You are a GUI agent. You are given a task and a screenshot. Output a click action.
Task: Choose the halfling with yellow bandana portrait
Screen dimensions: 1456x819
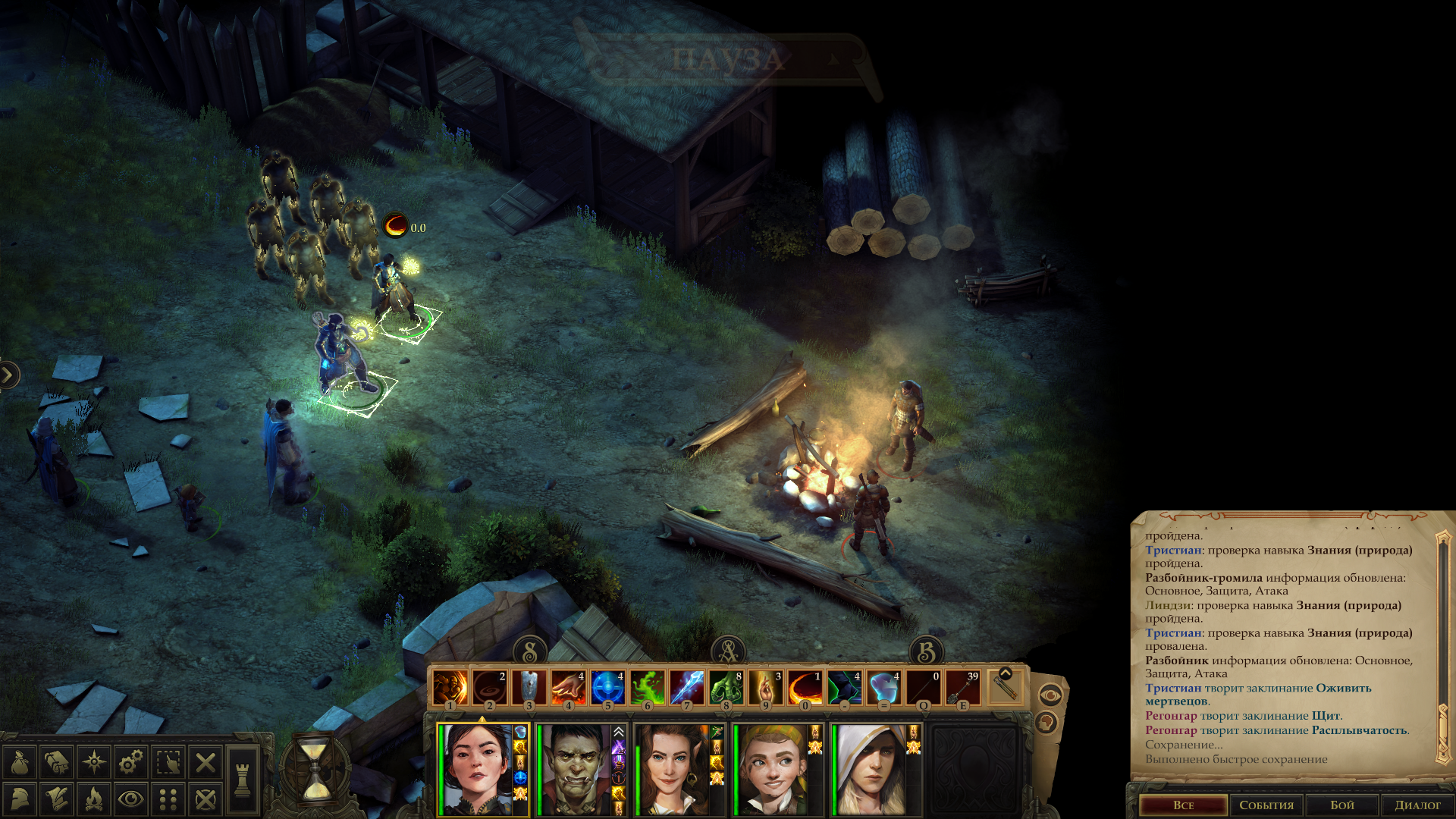(x=772, y=769)
